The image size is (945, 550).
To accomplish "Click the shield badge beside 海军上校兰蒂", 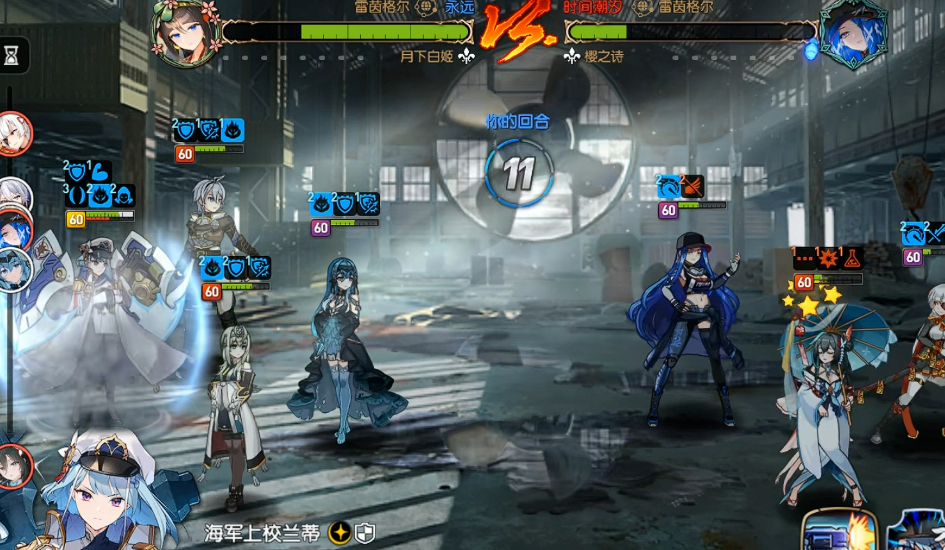I will (x=365, y=532).
